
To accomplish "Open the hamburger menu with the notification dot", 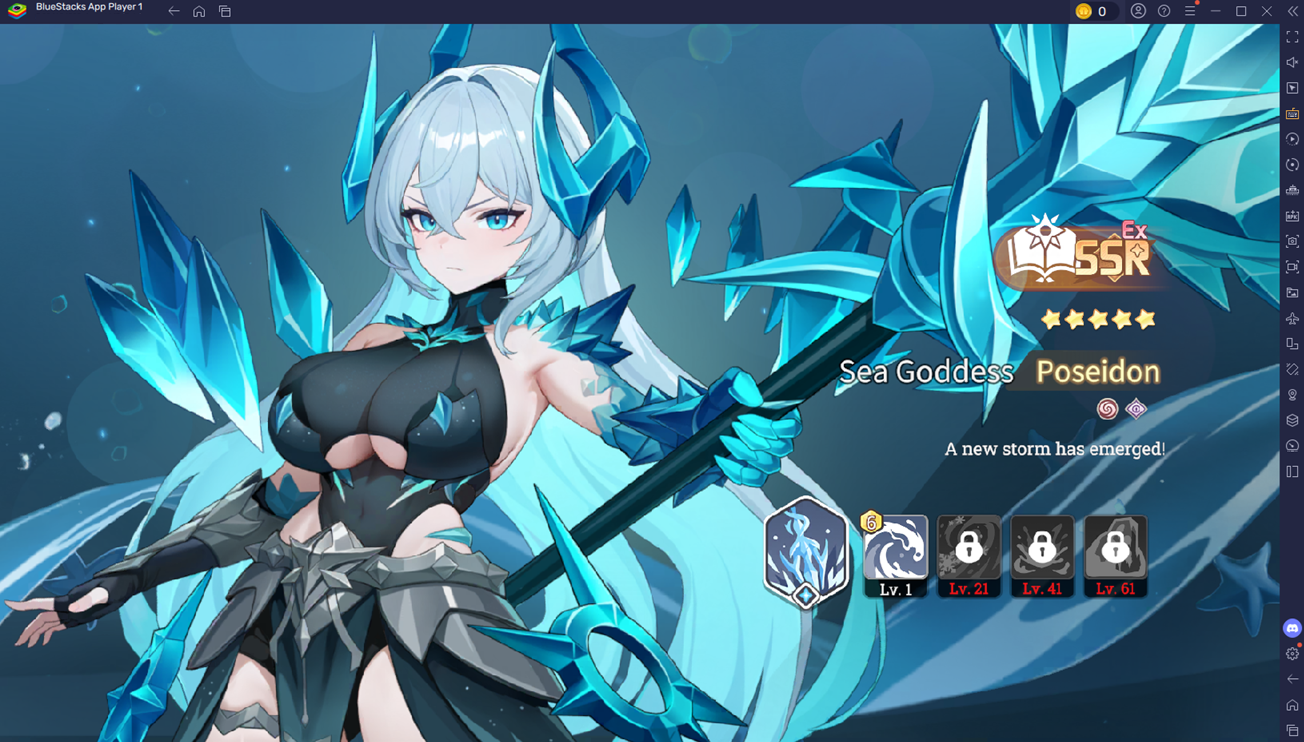I will pyautogui.click(x=1190, y=11).
